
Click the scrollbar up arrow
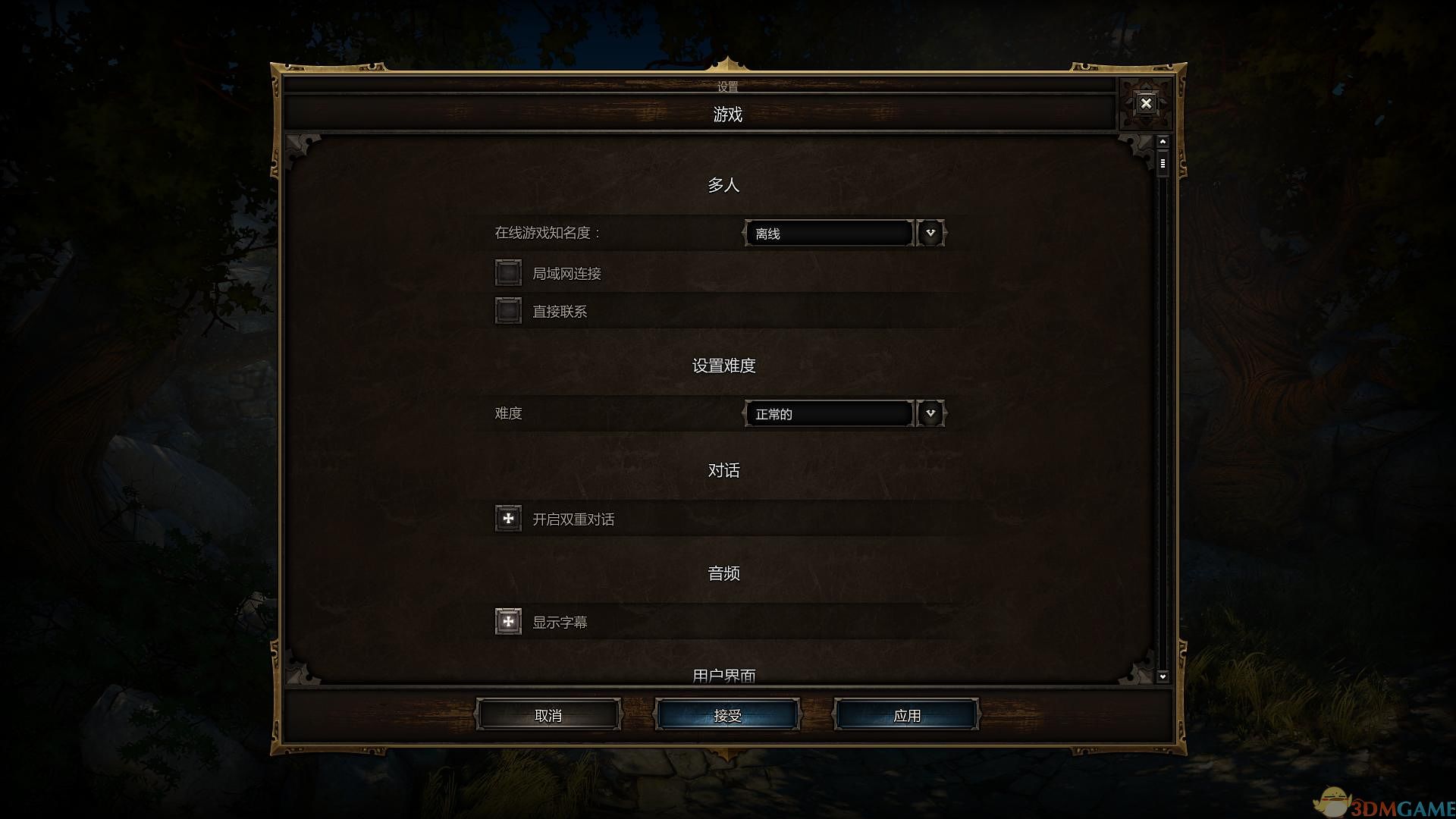1162,140
